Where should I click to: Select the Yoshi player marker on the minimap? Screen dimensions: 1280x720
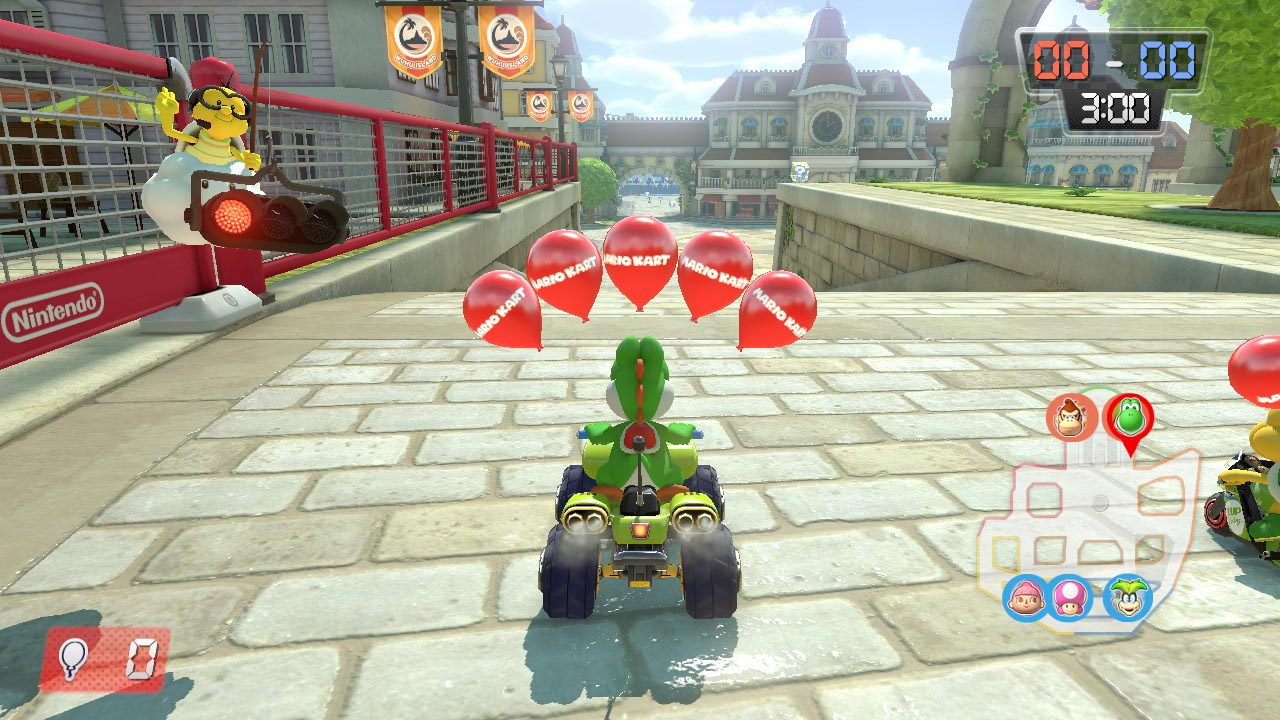[x=1128, y=418]
